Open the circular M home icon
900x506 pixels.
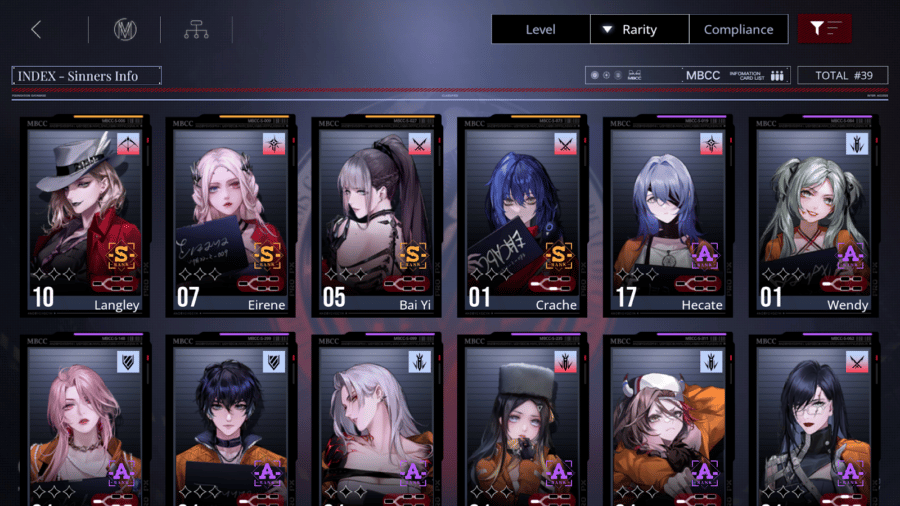click(x=125, y=29)
